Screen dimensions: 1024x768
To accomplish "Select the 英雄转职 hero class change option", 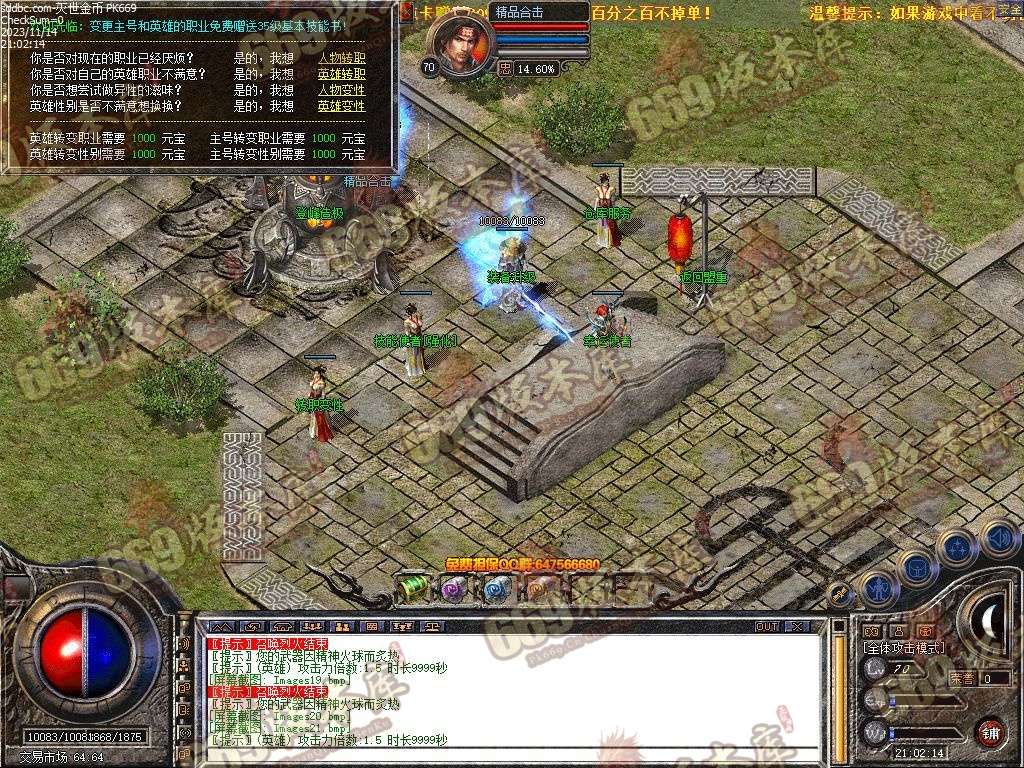I will [341, 74].
